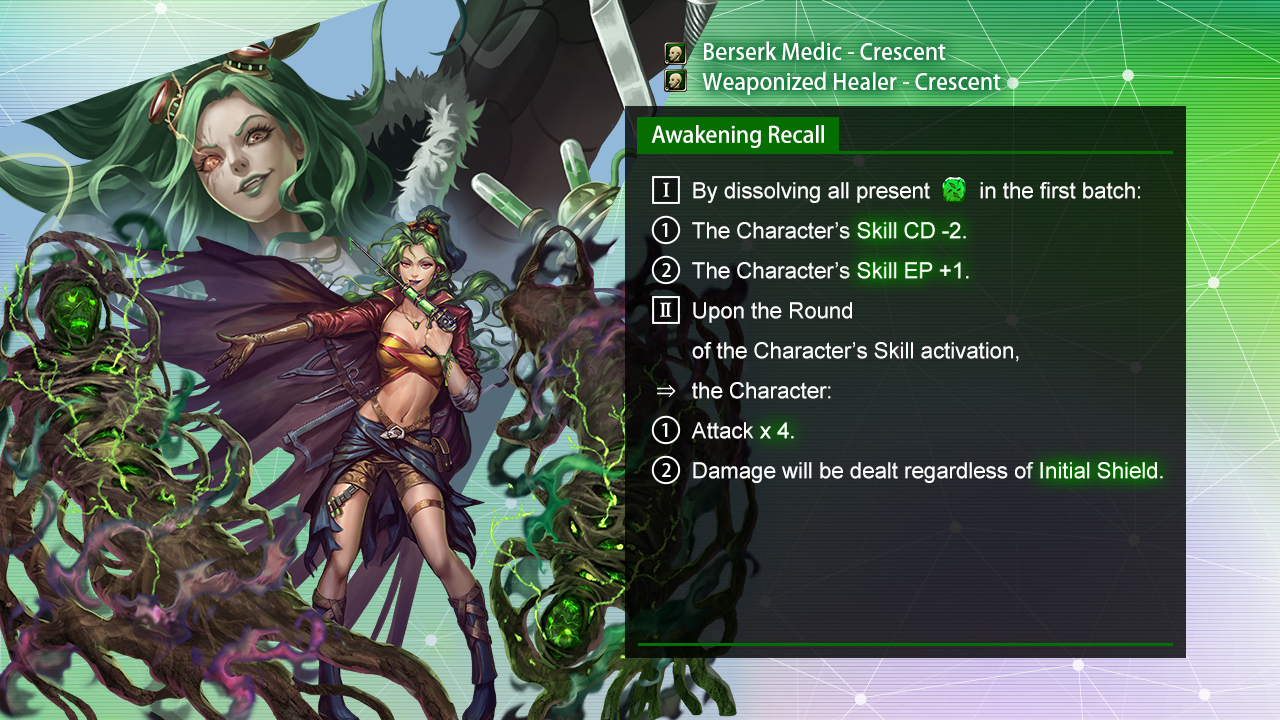Choose the Weaponized Healer - Crescent entry
1280x720 pixels.
pyautogui.click(x=850, y=82)
